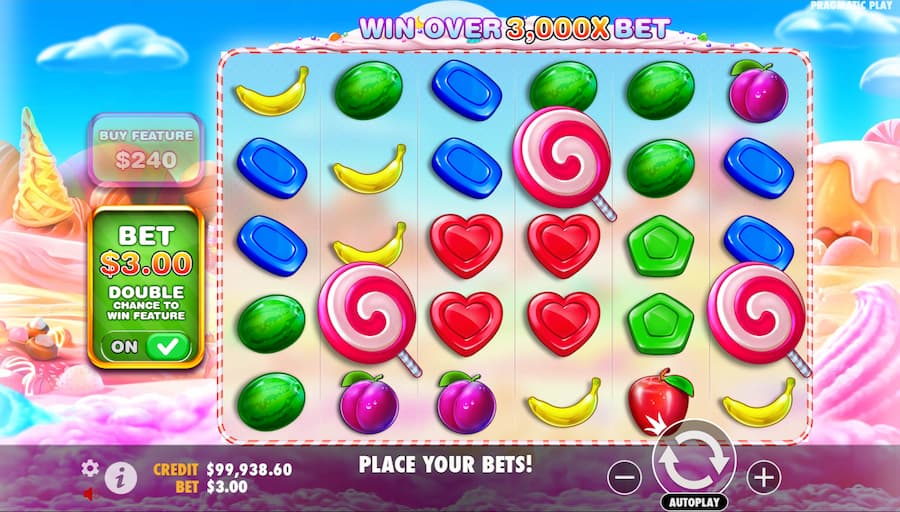Open the Buy Feature $240 panel
Image resolution: width=900 pixels, height=512 pixels.
point(145,148)
